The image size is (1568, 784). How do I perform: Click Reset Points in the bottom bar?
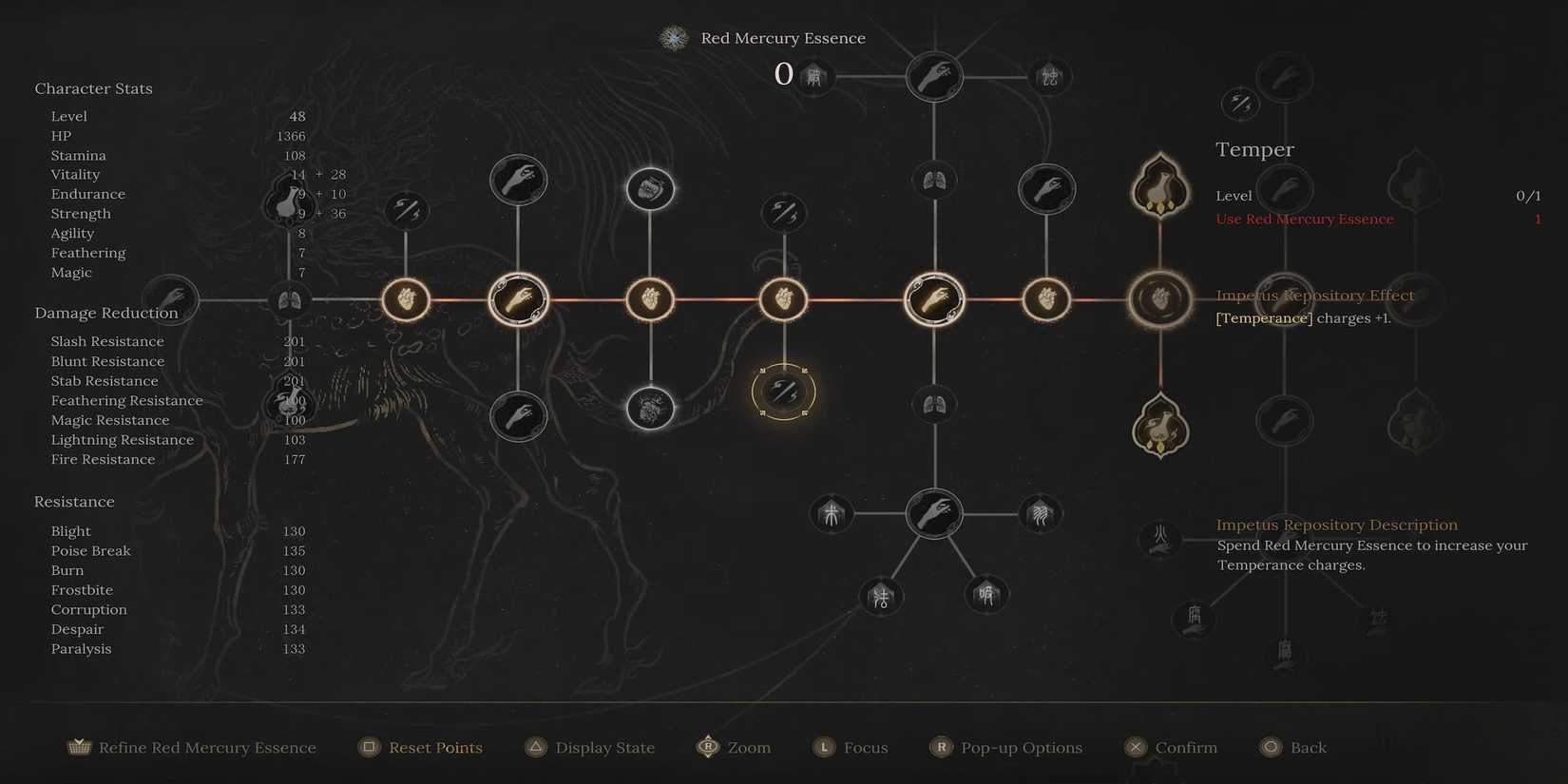pos(432,747)
